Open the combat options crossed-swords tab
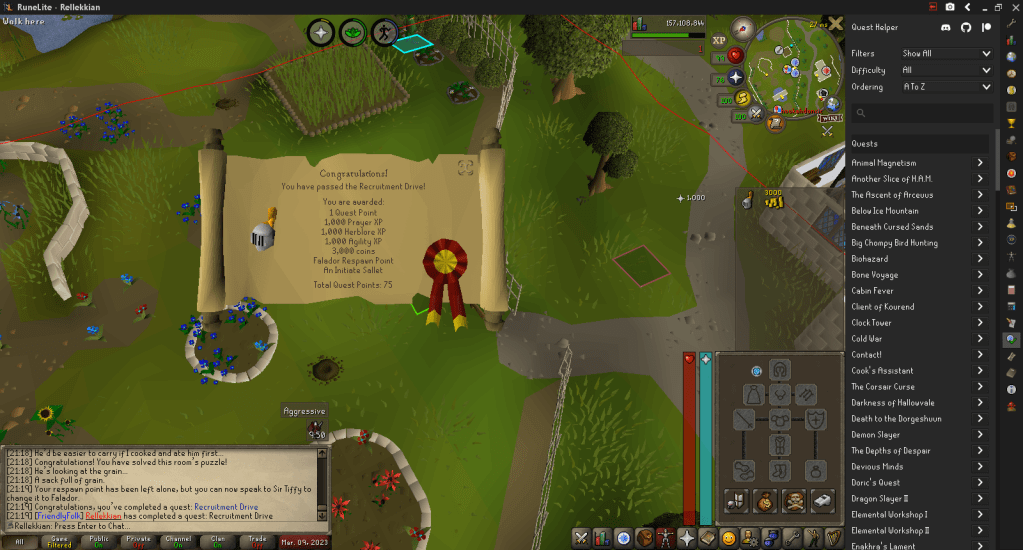The image size is (1023, 550). (580, 538)
